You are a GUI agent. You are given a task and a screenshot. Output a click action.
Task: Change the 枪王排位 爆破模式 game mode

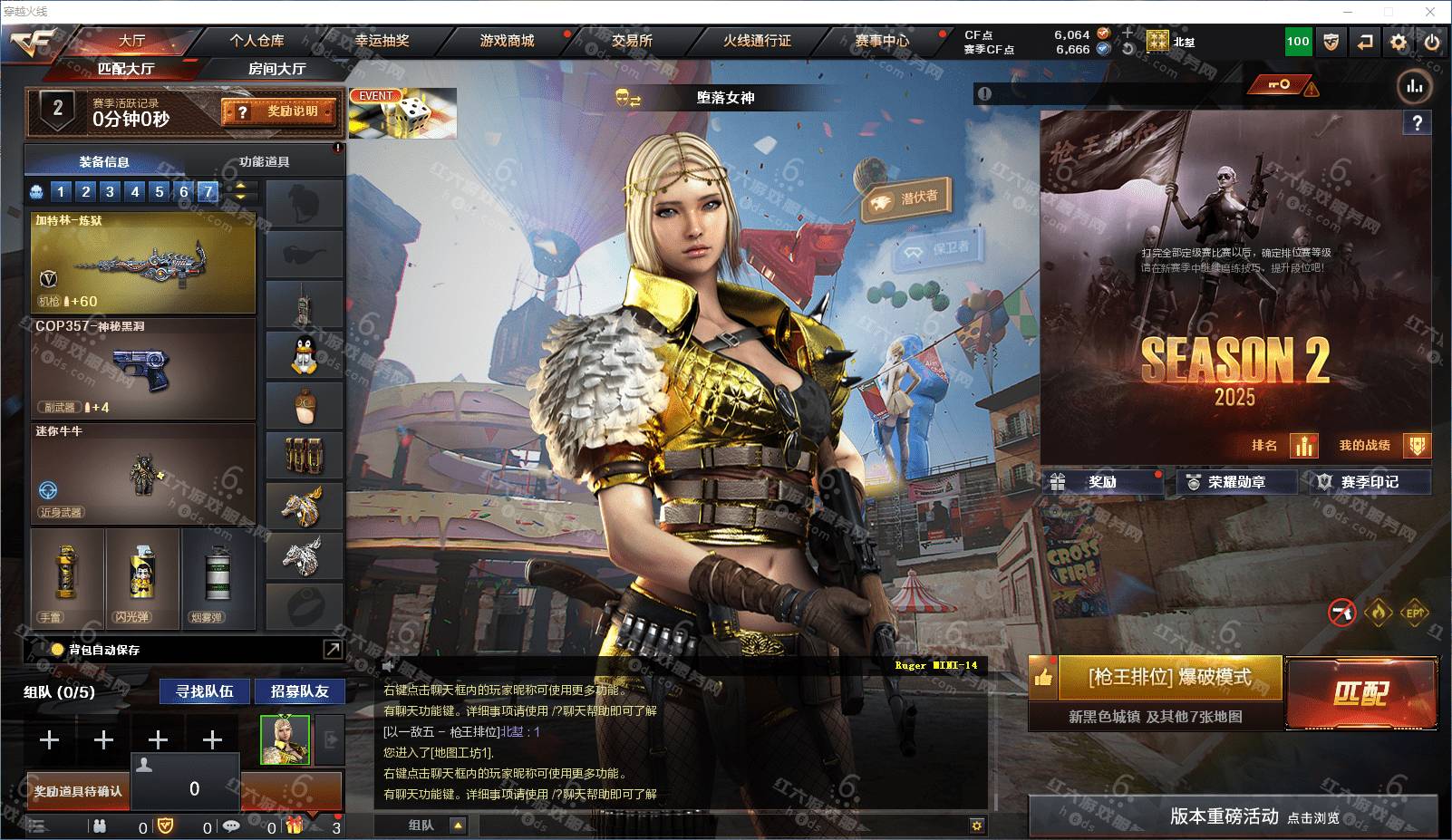(x=1169, y=678)
